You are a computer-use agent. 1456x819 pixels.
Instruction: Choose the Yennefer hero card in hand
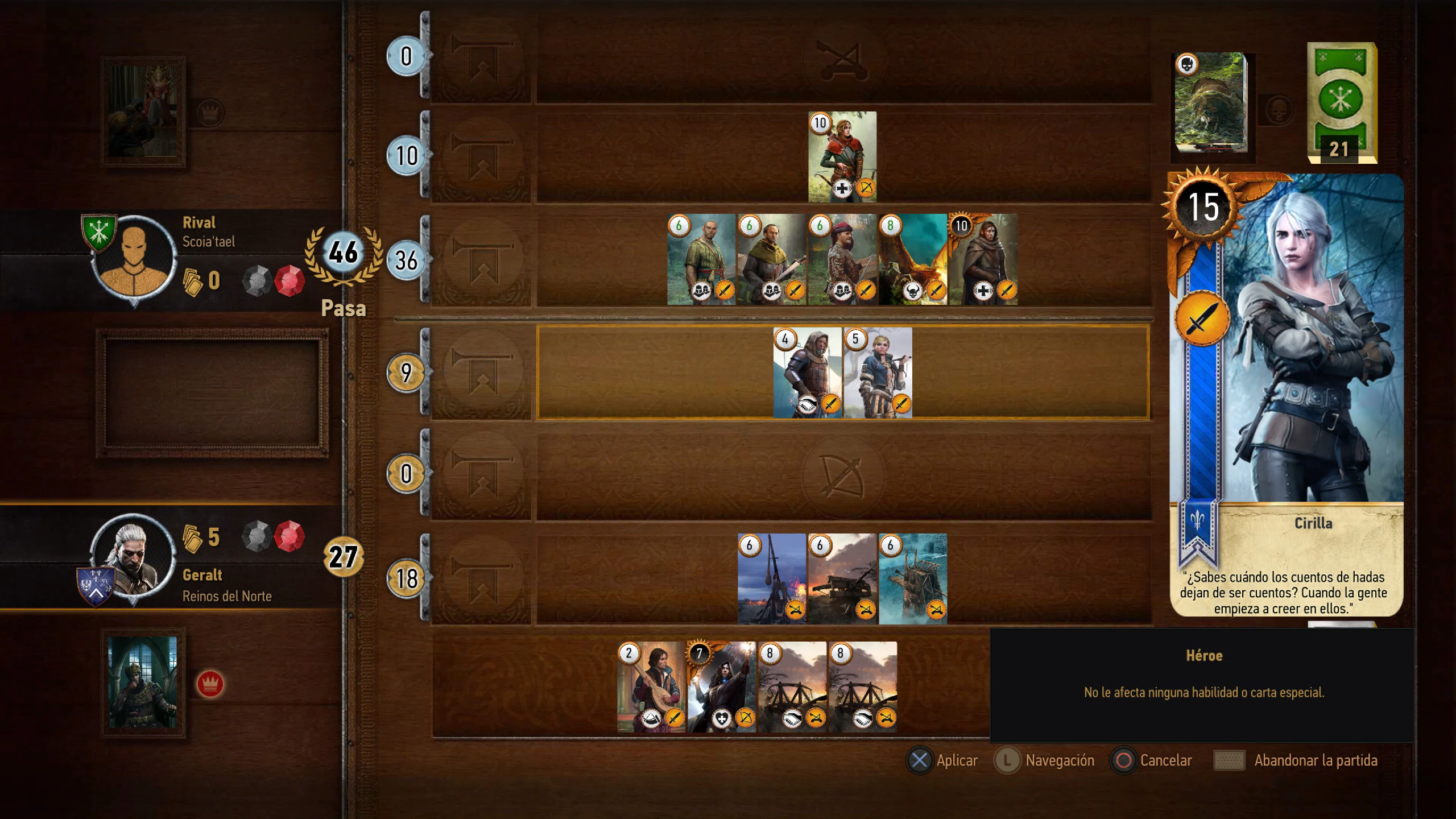(722, 687)
